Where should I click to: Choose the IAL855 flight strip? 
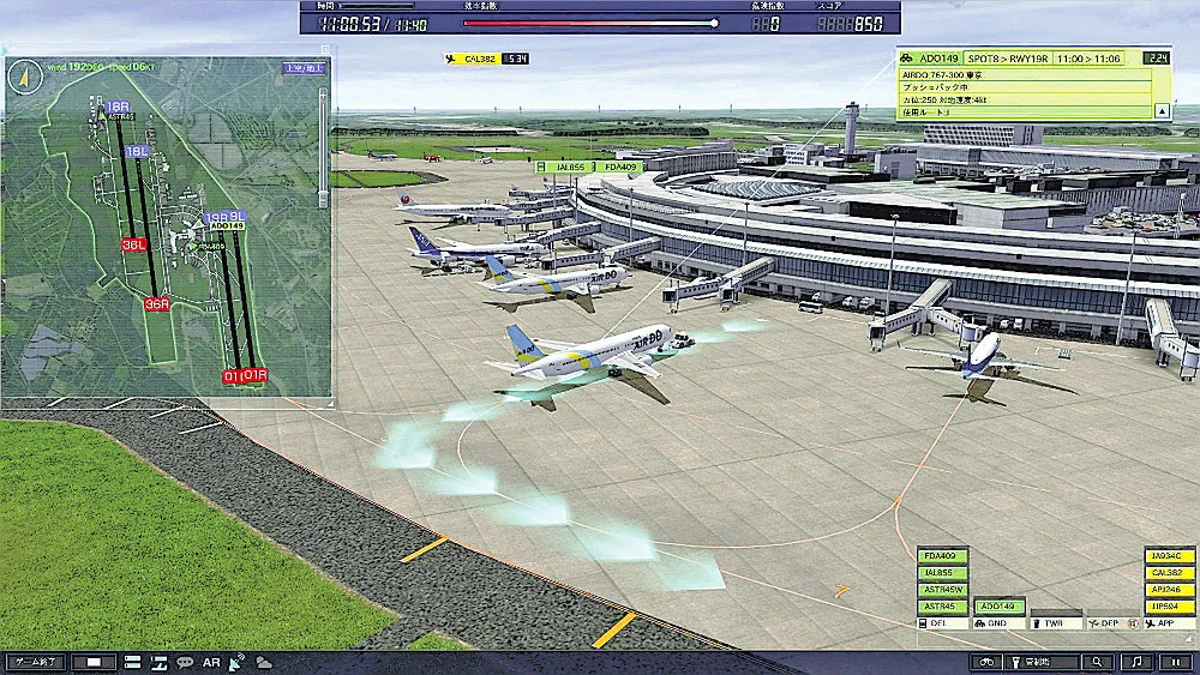(942, 573)
